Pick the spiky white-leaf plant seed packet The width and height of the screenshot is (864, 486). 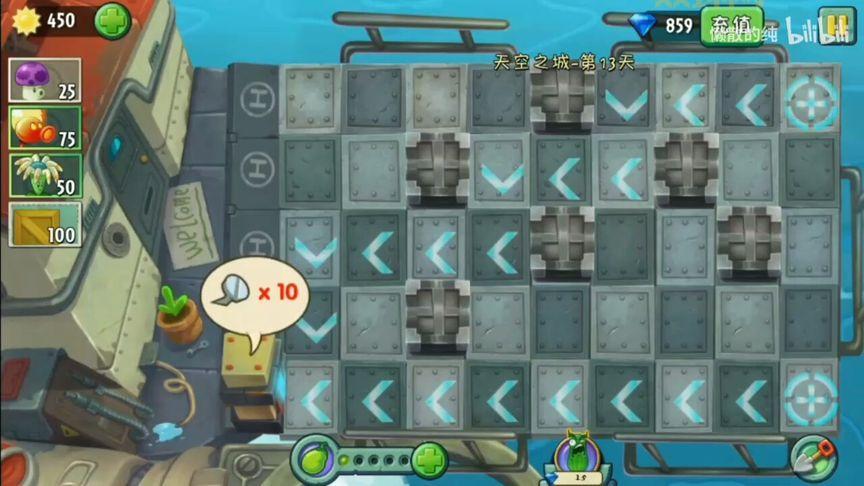(x=44, y=175)
